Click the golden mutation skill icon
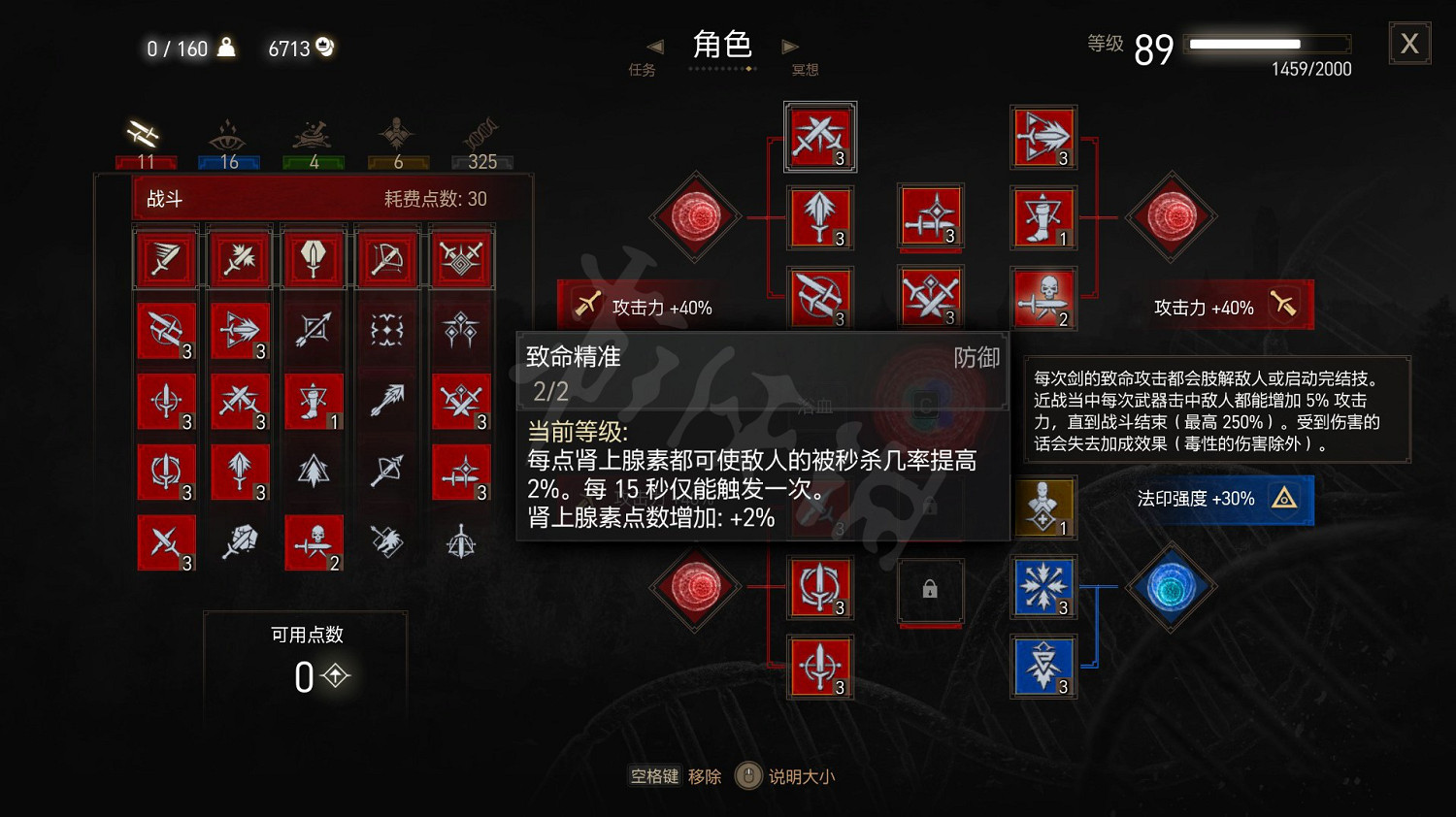Image resolution: width=1456 pixels, height=817 pixels. coord(1043,505)
